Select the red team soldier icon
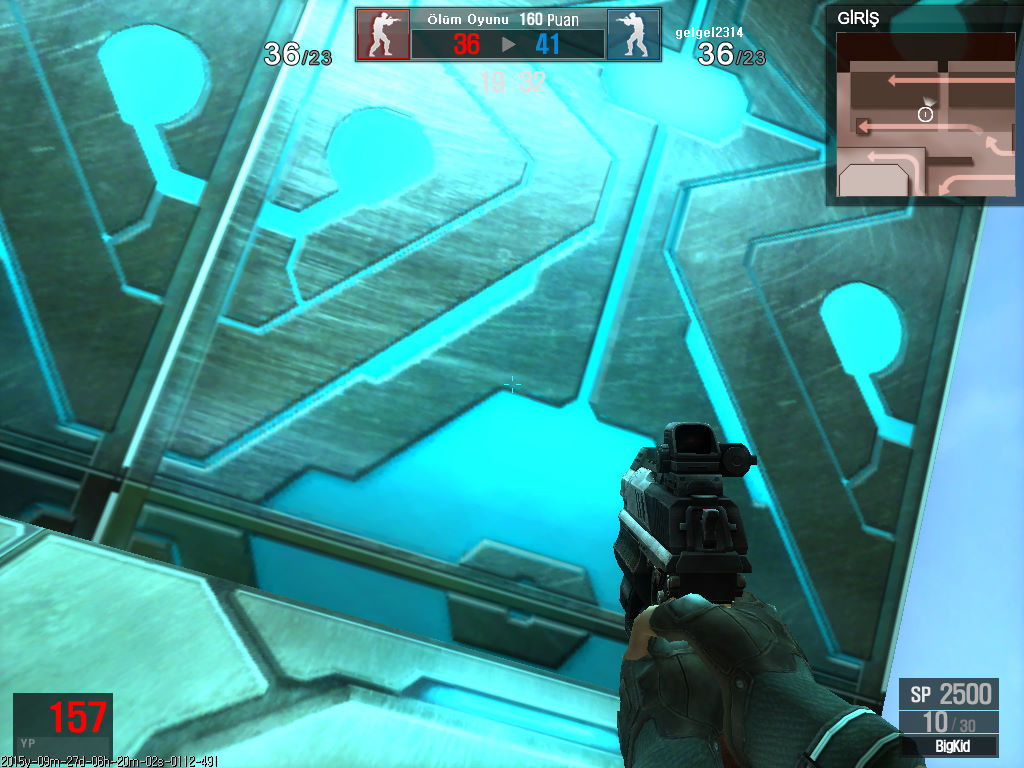Screen dimensions: 1024x768 383,35
